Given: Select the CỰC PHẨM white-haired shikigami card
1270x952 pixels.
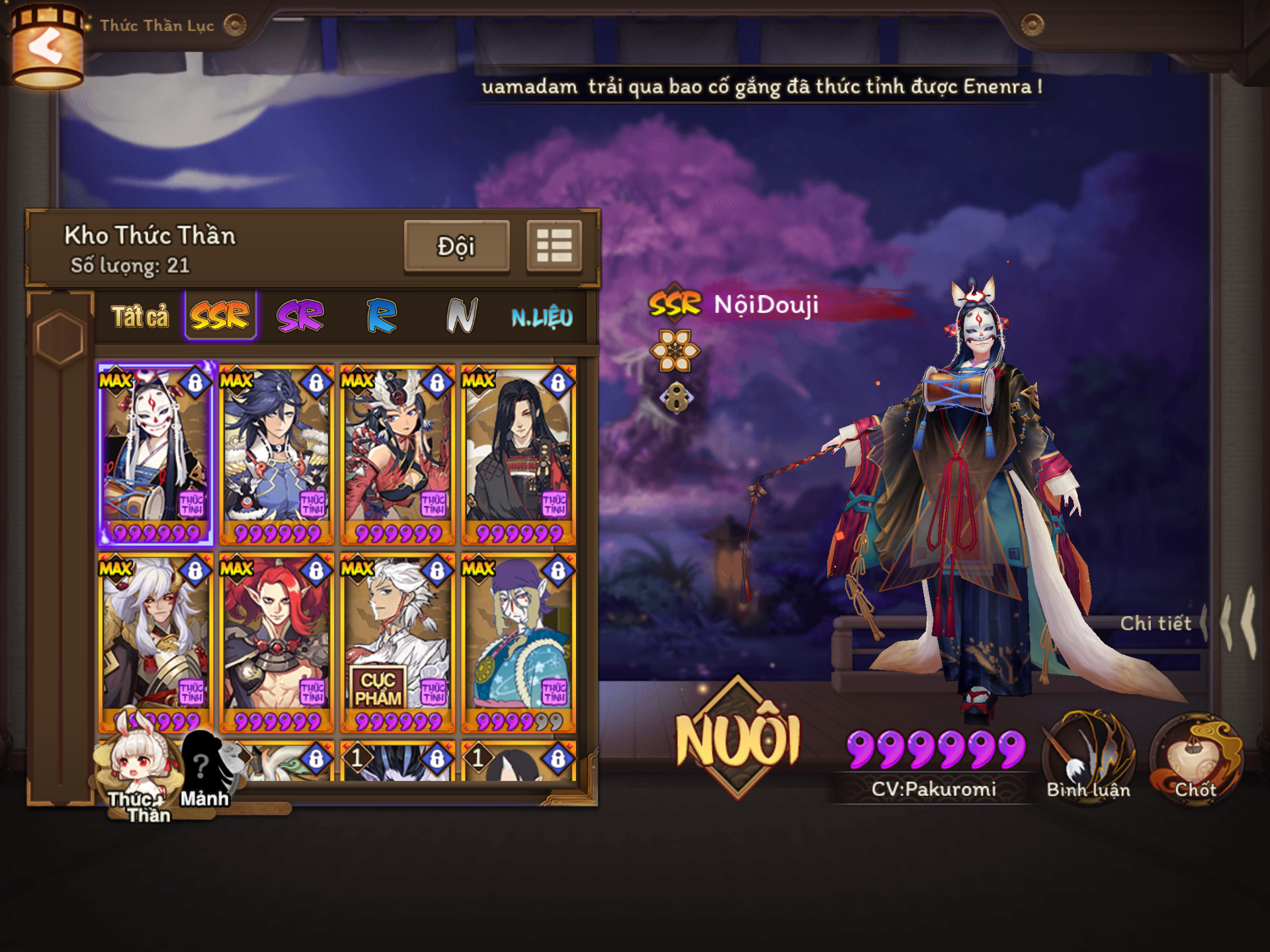Looking at the screenshot, I should tap(398, 643).
